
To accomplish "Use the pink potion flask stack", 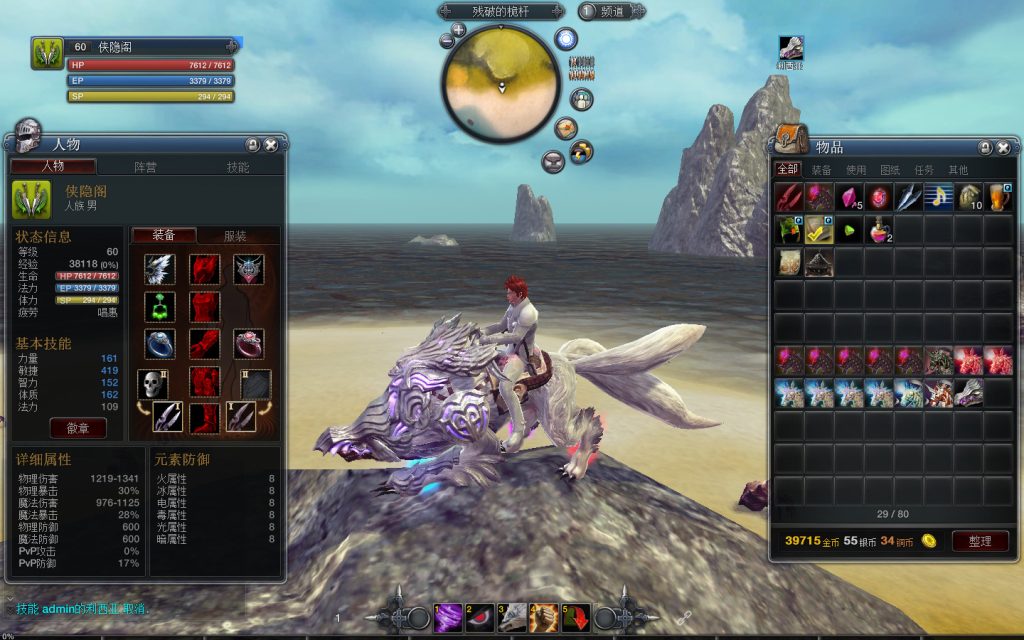I will coord(879,230).
